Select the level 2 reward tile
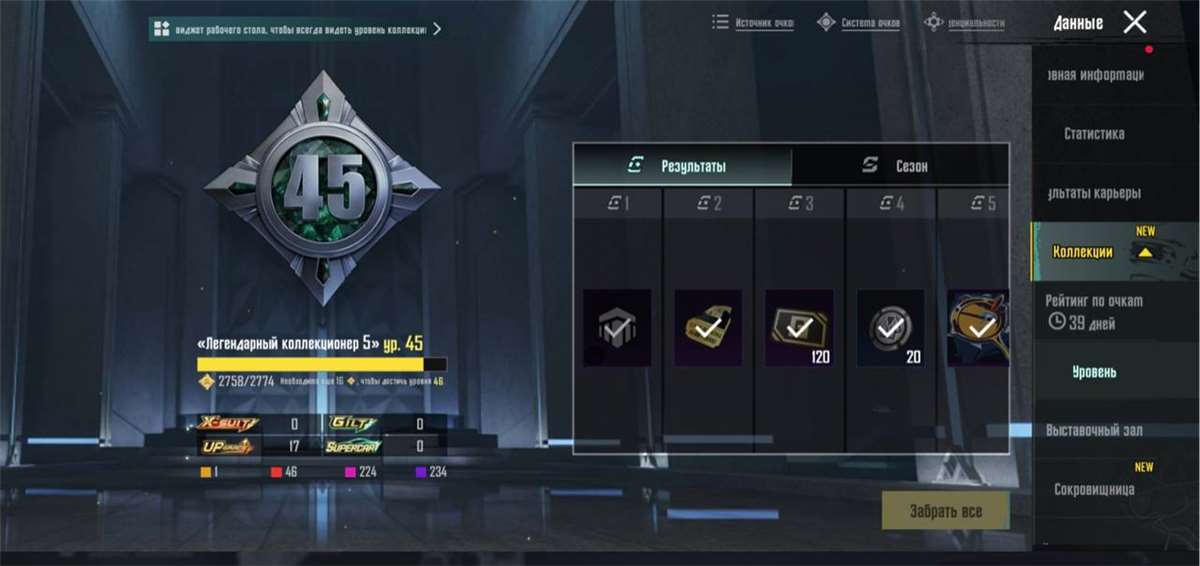1200x566 pixels. (x=708, y=327)
